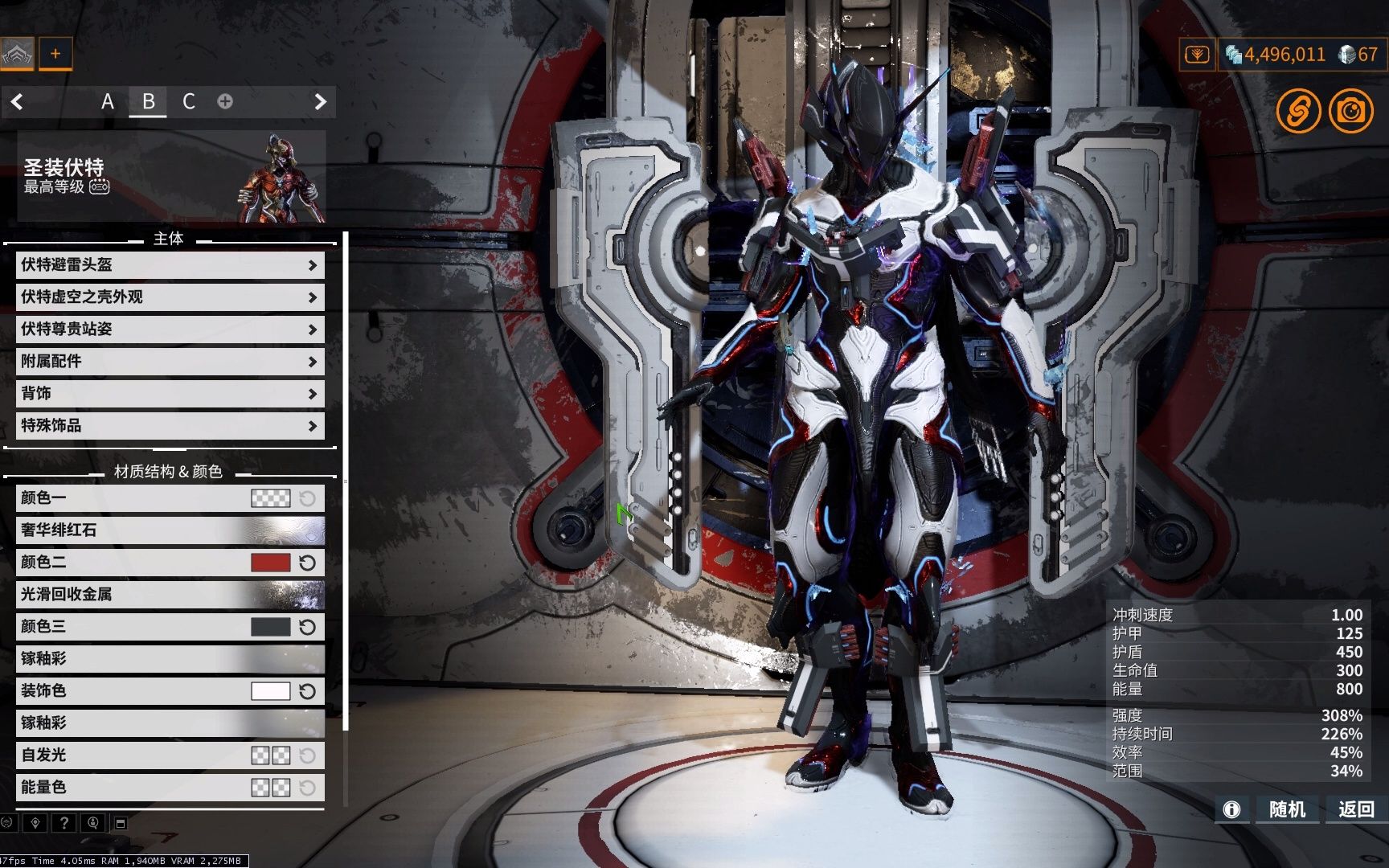The width and height of the screenshot is (1389, 868).
Task: Click the right arrow next to config tabs
Action: coord(320,102)
